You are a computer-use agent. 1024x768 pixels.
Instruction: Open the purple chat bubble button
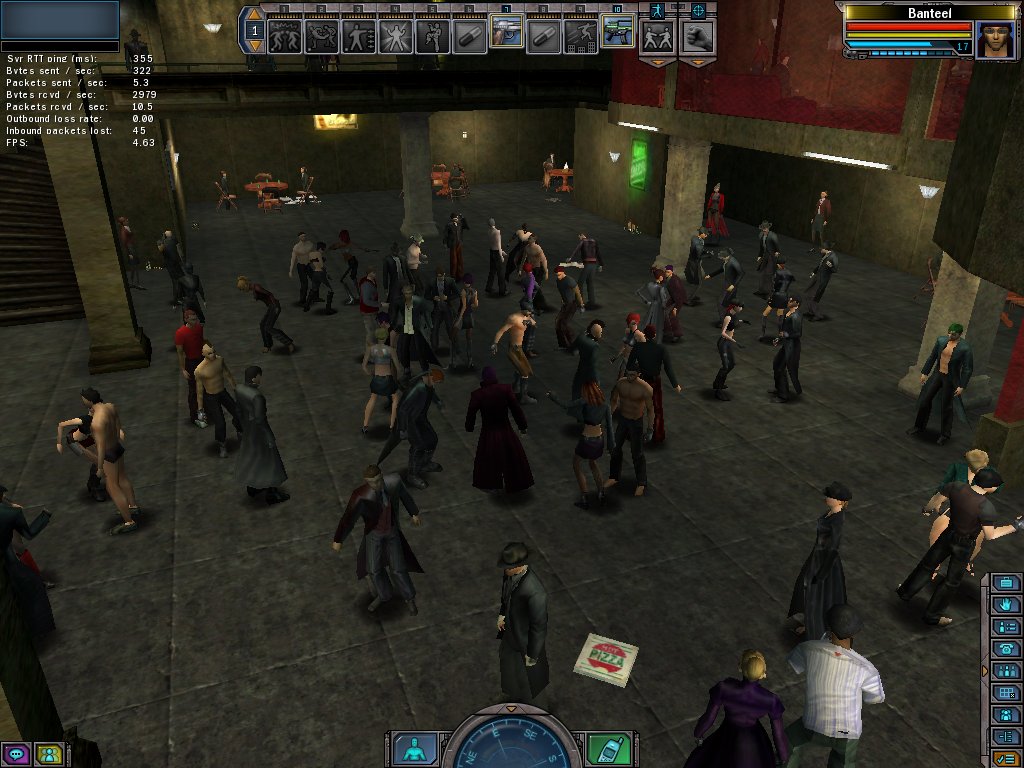click(x=15, y=754)
